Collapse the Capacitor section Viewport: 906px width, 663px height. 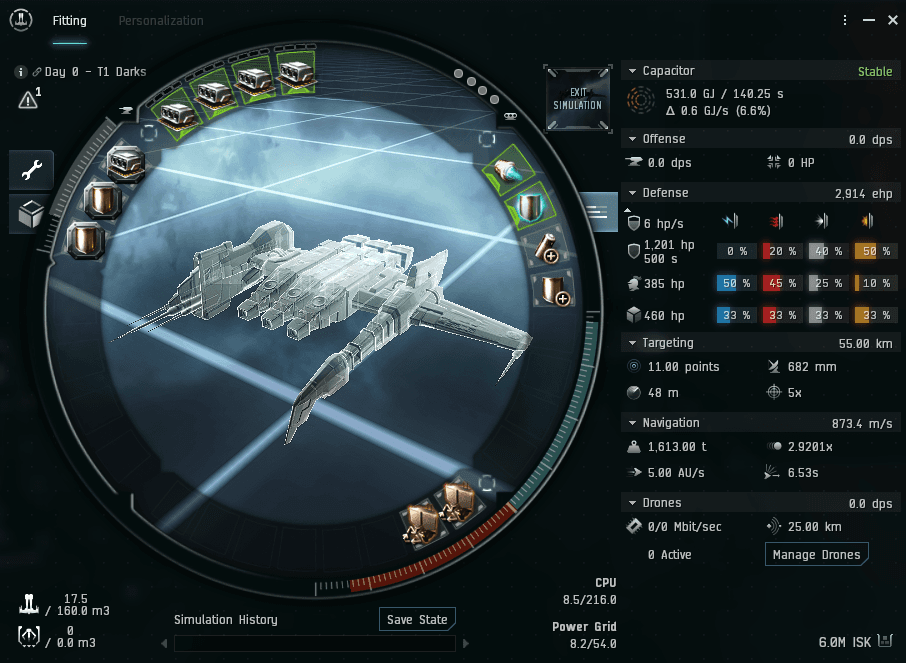[x=630, y=71]
